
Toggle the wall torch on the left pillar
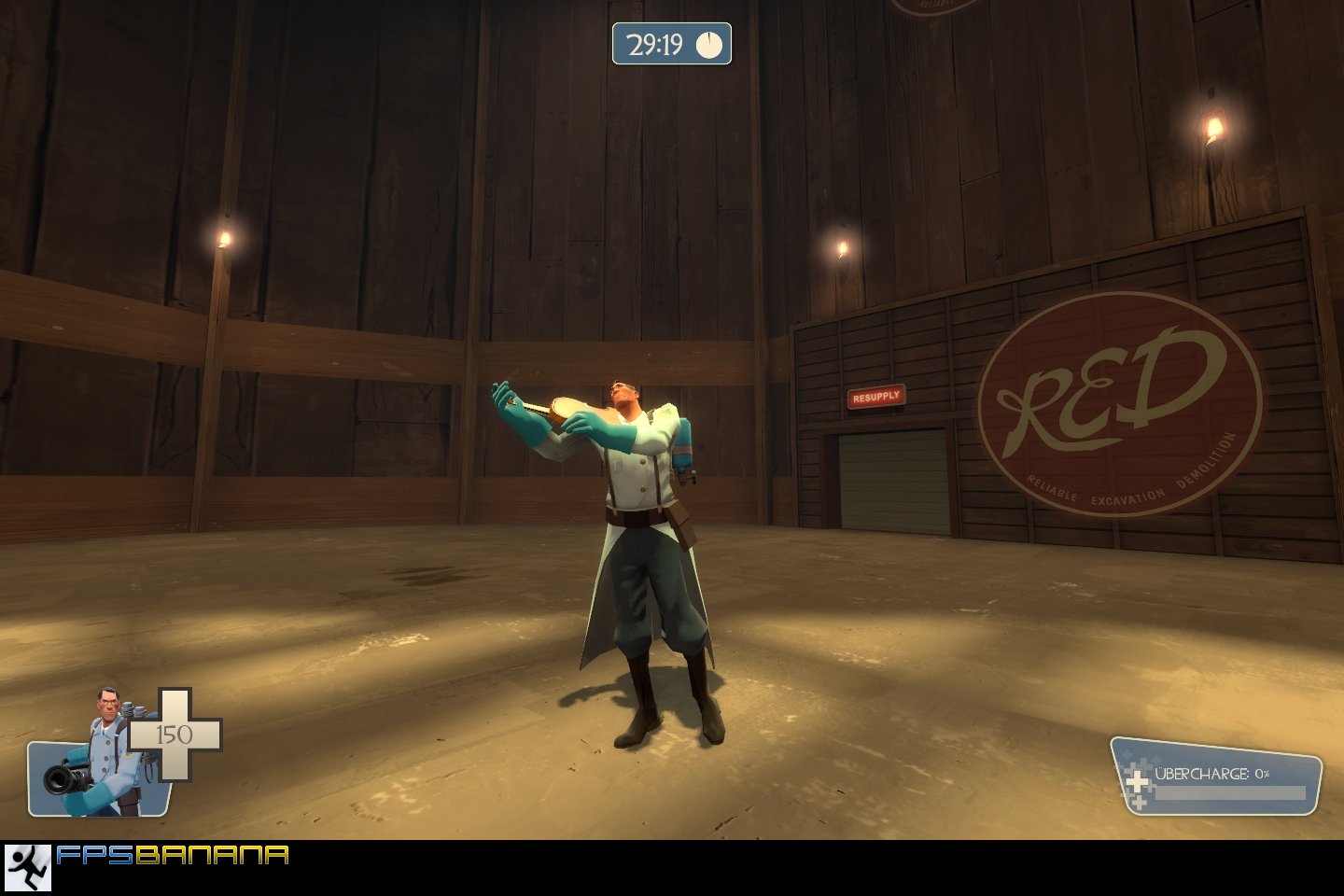coord(224,239)
